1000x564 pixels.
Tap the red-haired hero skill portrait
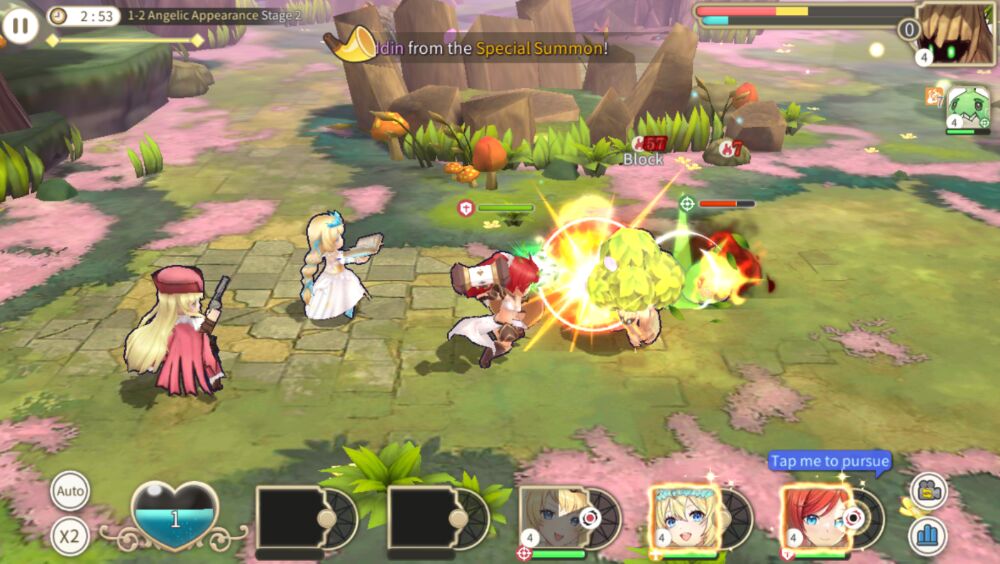(815, 518)
